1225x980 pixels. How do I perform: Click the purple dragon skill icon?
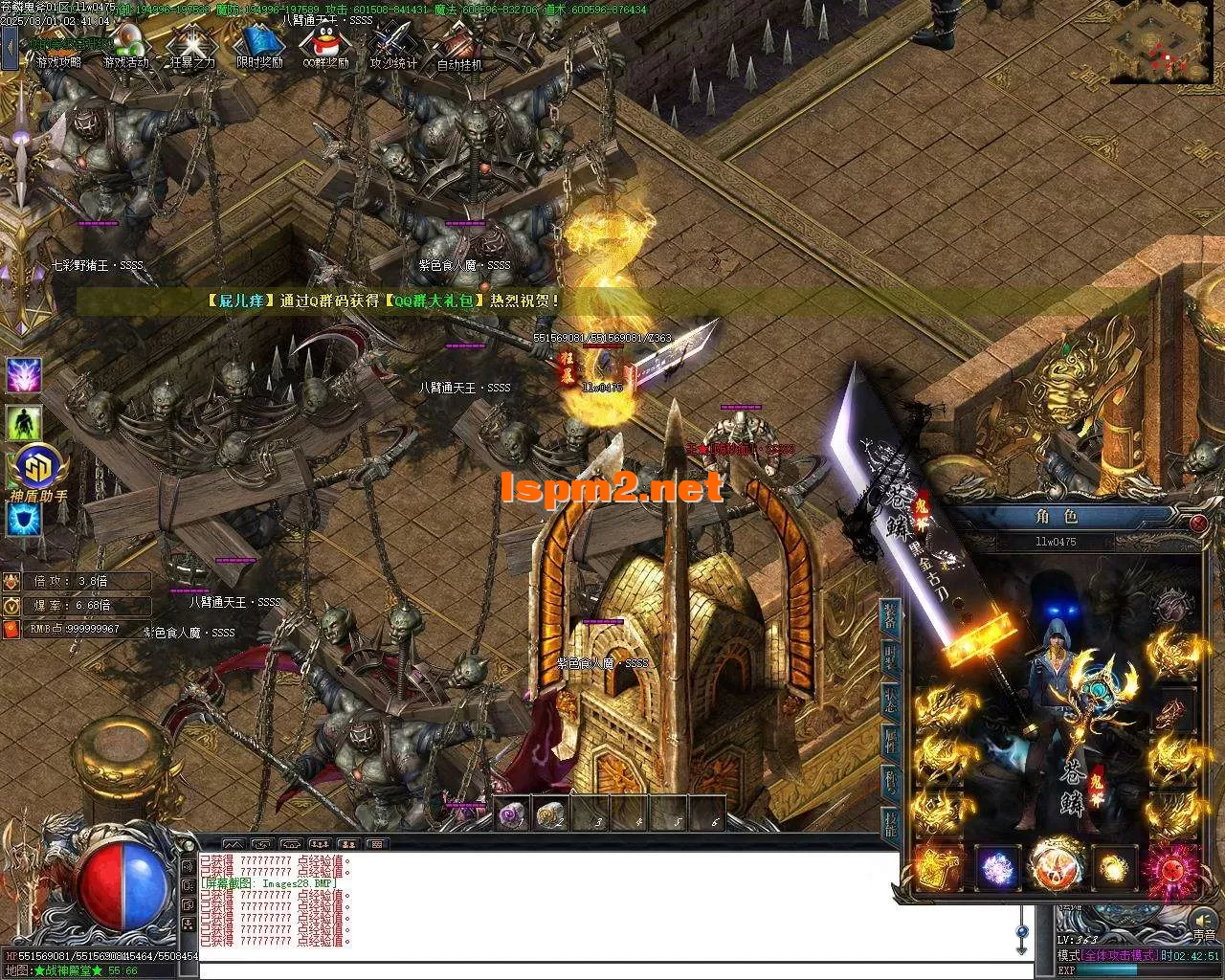[x=24, y=375]
